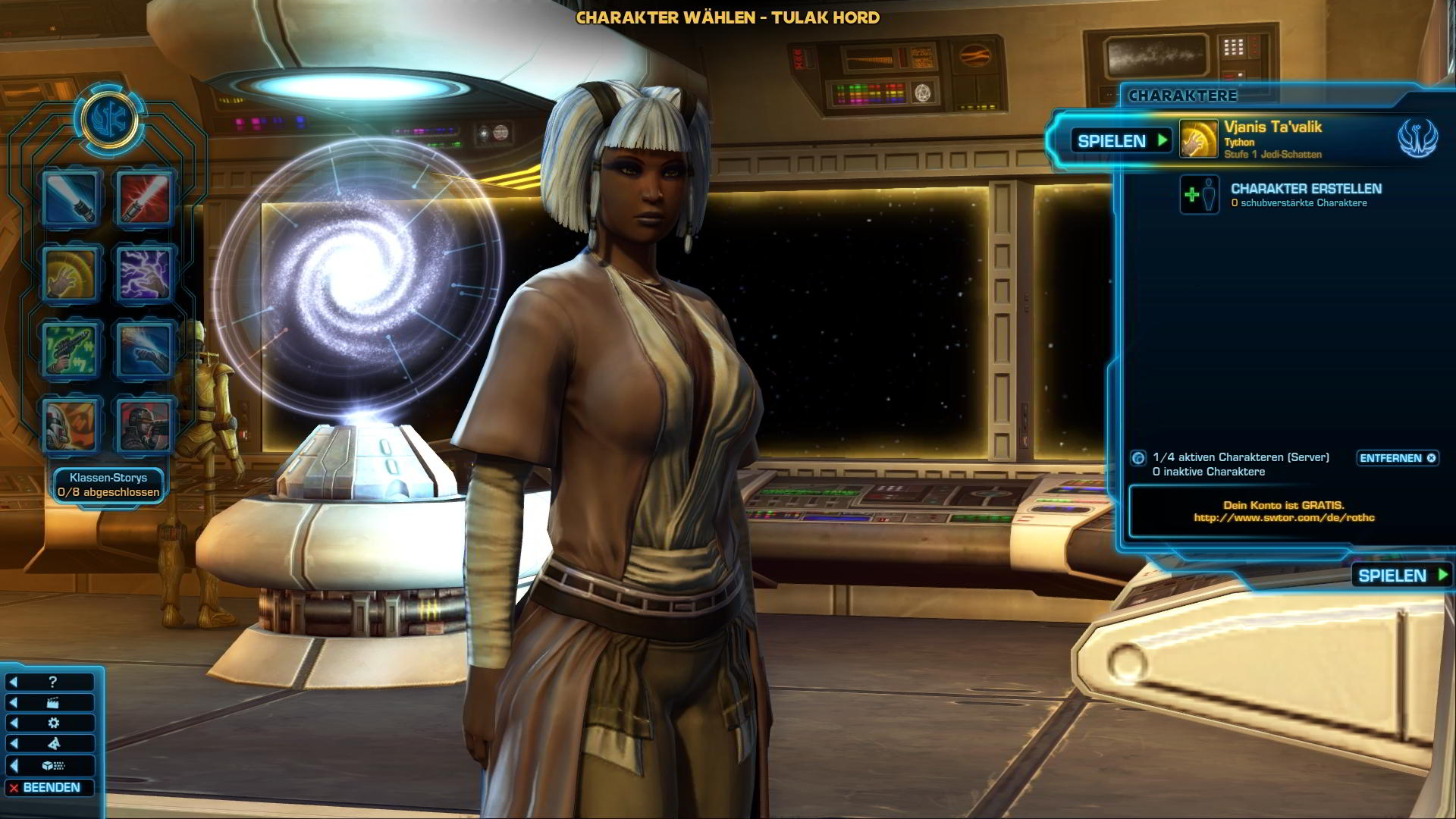Select the Jedi Knight blue lightsaber class icon
Screen dimensions: 1456x819
coord(69,199)
